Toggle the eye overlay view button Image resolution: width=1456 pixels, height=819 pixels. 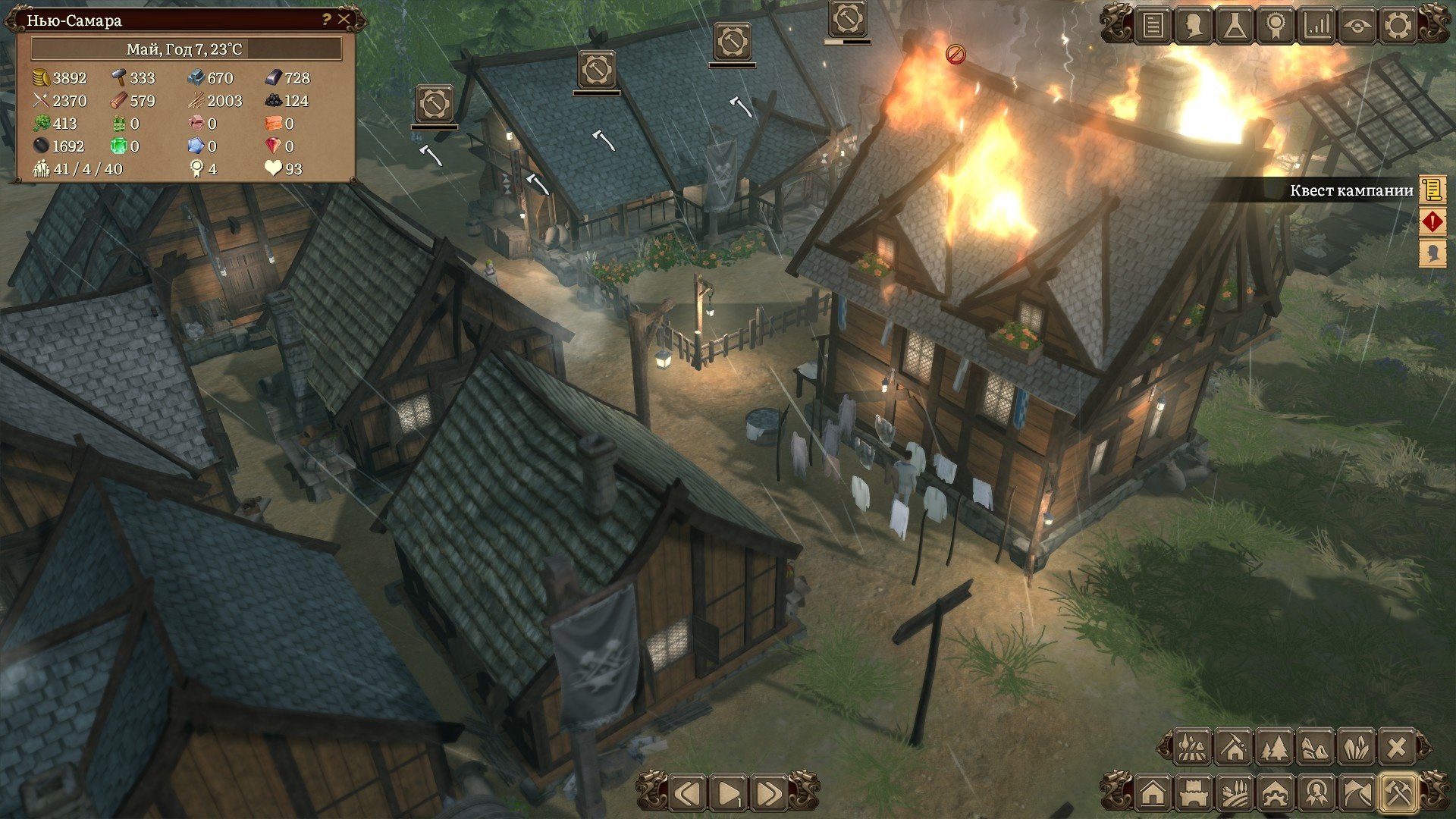(1357, 26)
